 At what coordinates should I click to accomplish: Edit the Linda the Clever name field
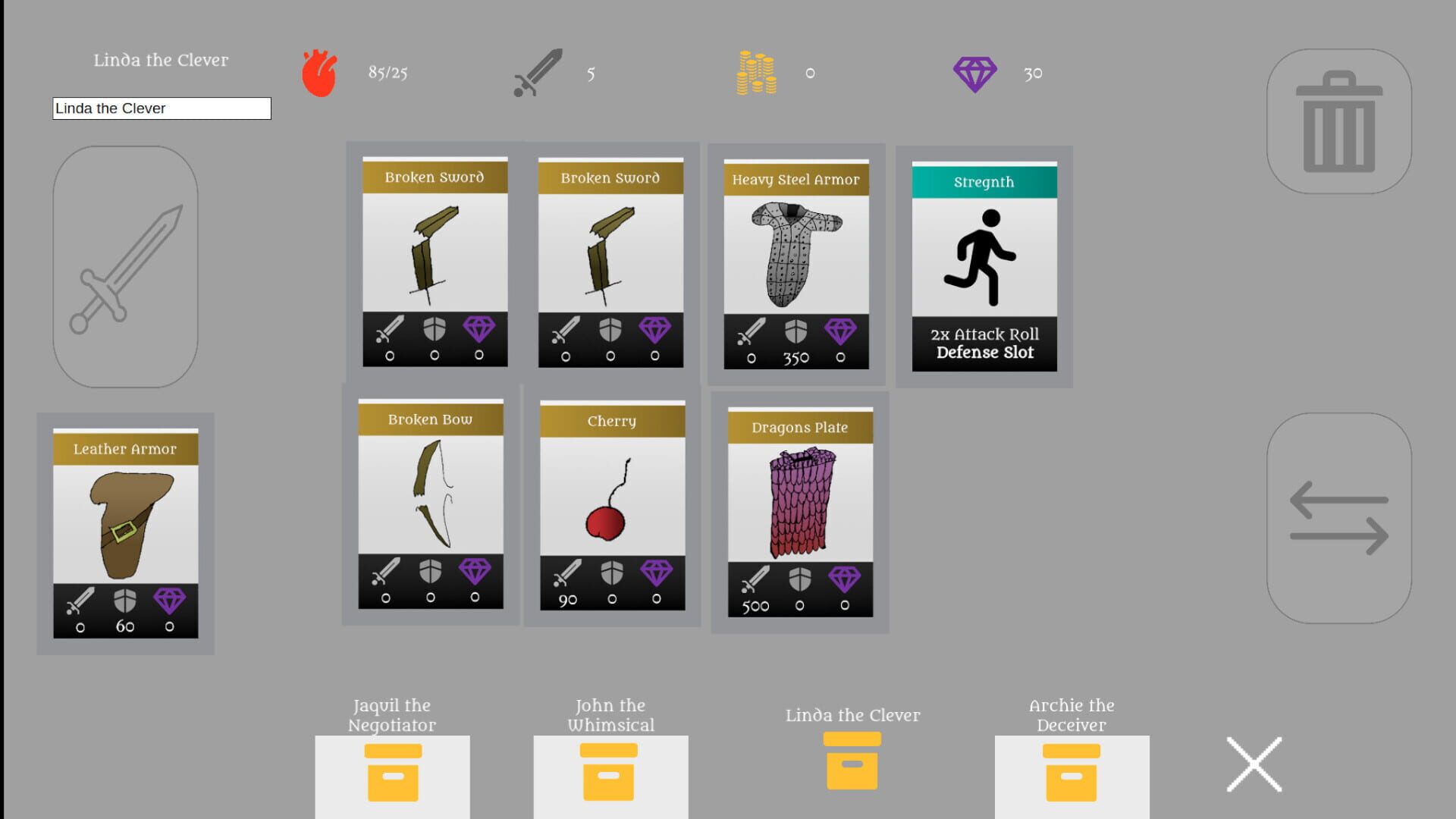tap(161, 108)
